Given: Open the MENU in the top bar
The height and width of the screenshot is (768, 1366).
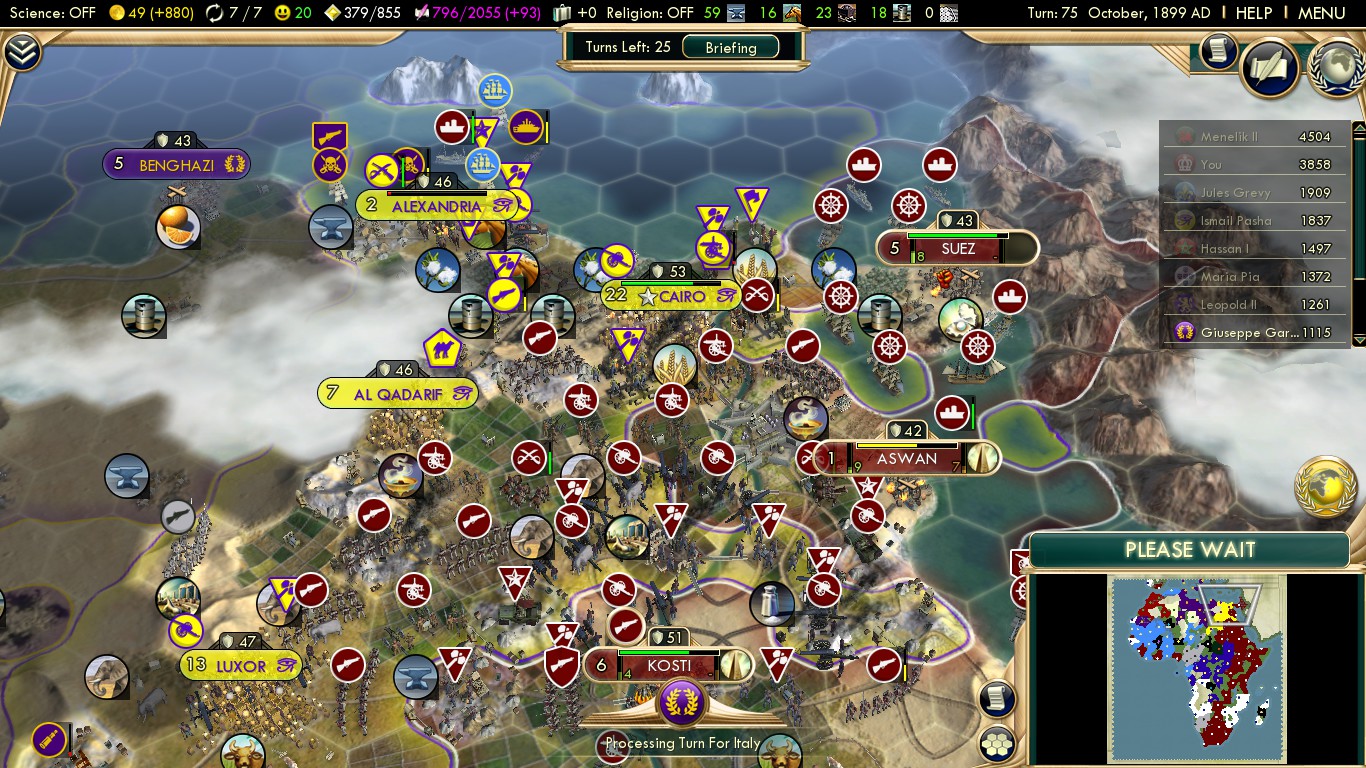Looking at the screenshot, I should pyautogui.click(x=1321, y=13).
